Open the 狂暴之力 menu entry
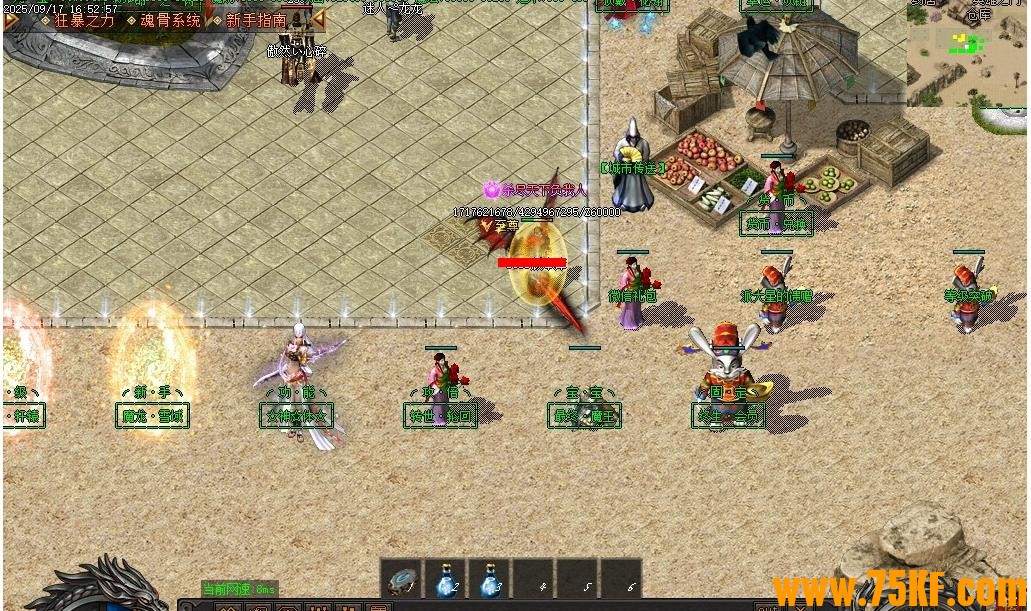 click(84, 20)
